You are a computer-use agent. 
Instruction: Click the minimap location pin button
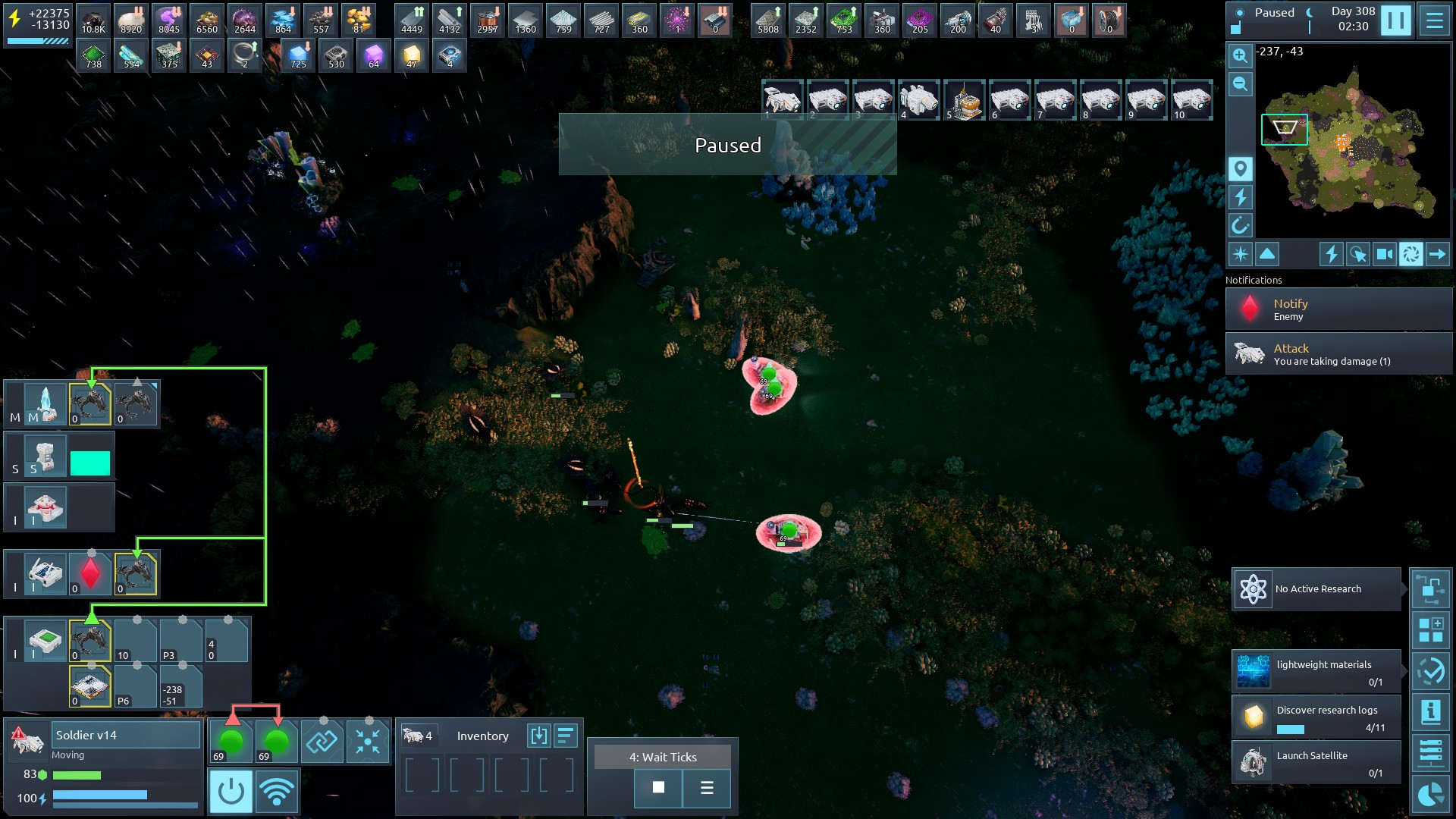(x=1240, y=168)
